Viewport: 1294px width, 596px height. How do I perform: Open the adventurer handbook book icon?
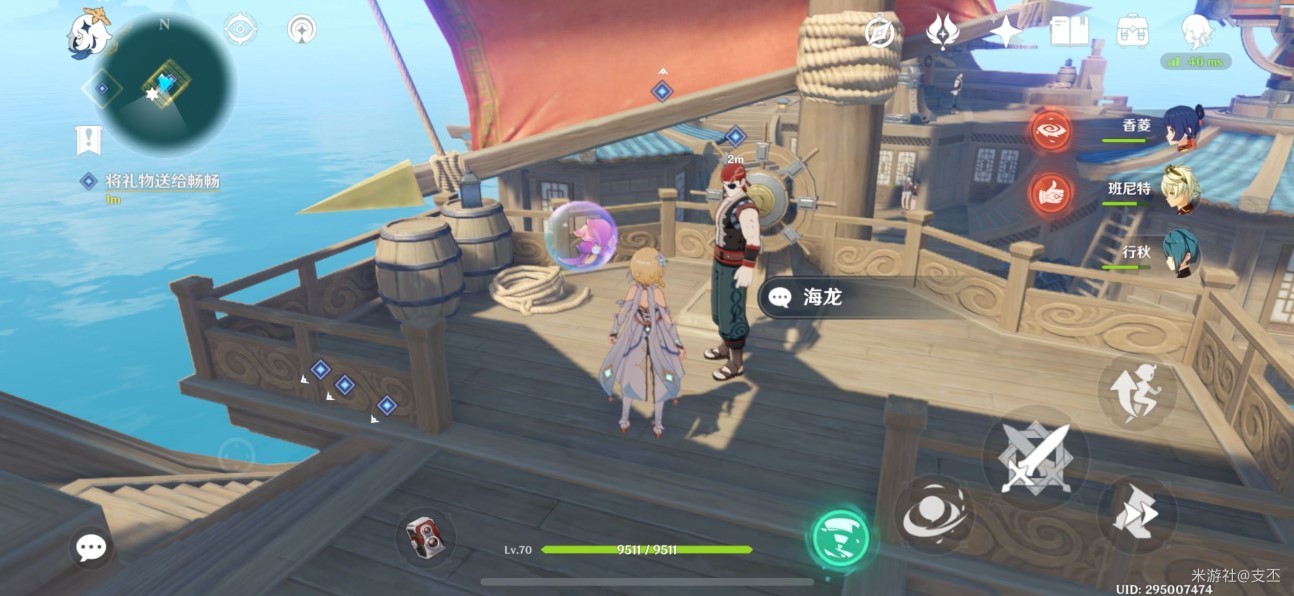click(1069, 31)
